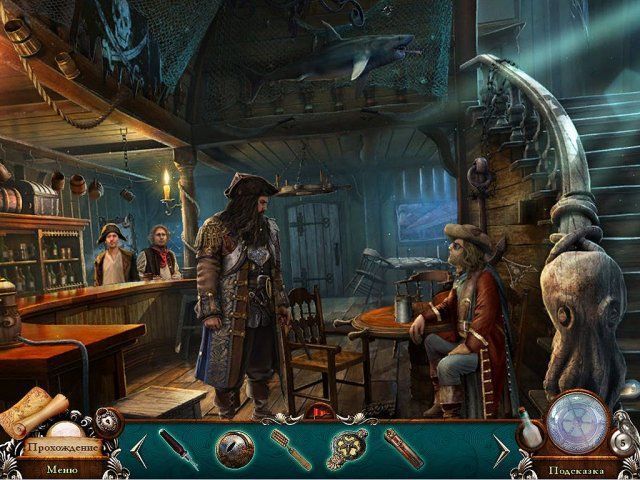Select the round compass item

pyautogui.click(x=234, y=448)
